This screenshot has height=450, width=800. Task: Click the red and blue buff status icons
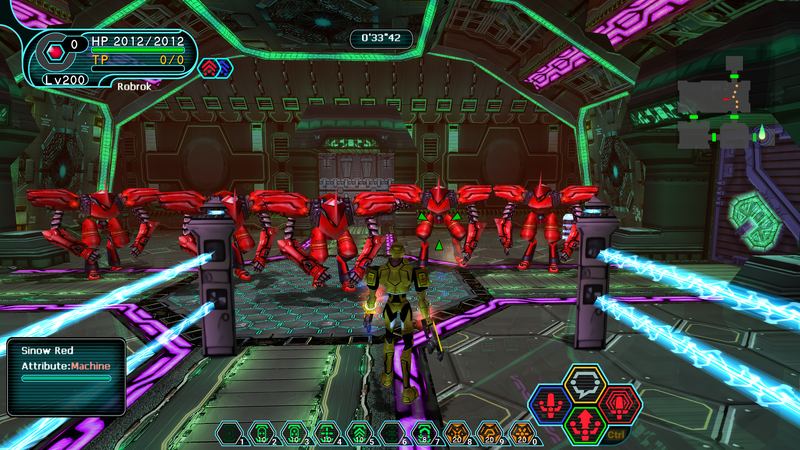coord(216,68)
